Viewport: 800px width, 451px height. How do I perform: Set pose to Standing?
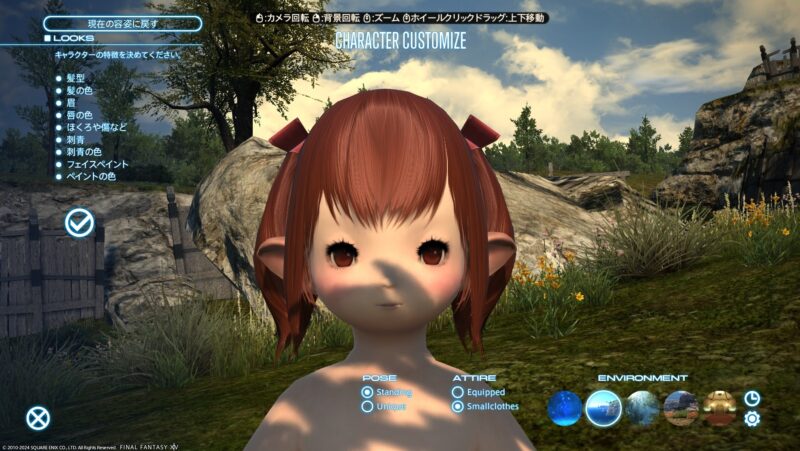click(368, 393)
